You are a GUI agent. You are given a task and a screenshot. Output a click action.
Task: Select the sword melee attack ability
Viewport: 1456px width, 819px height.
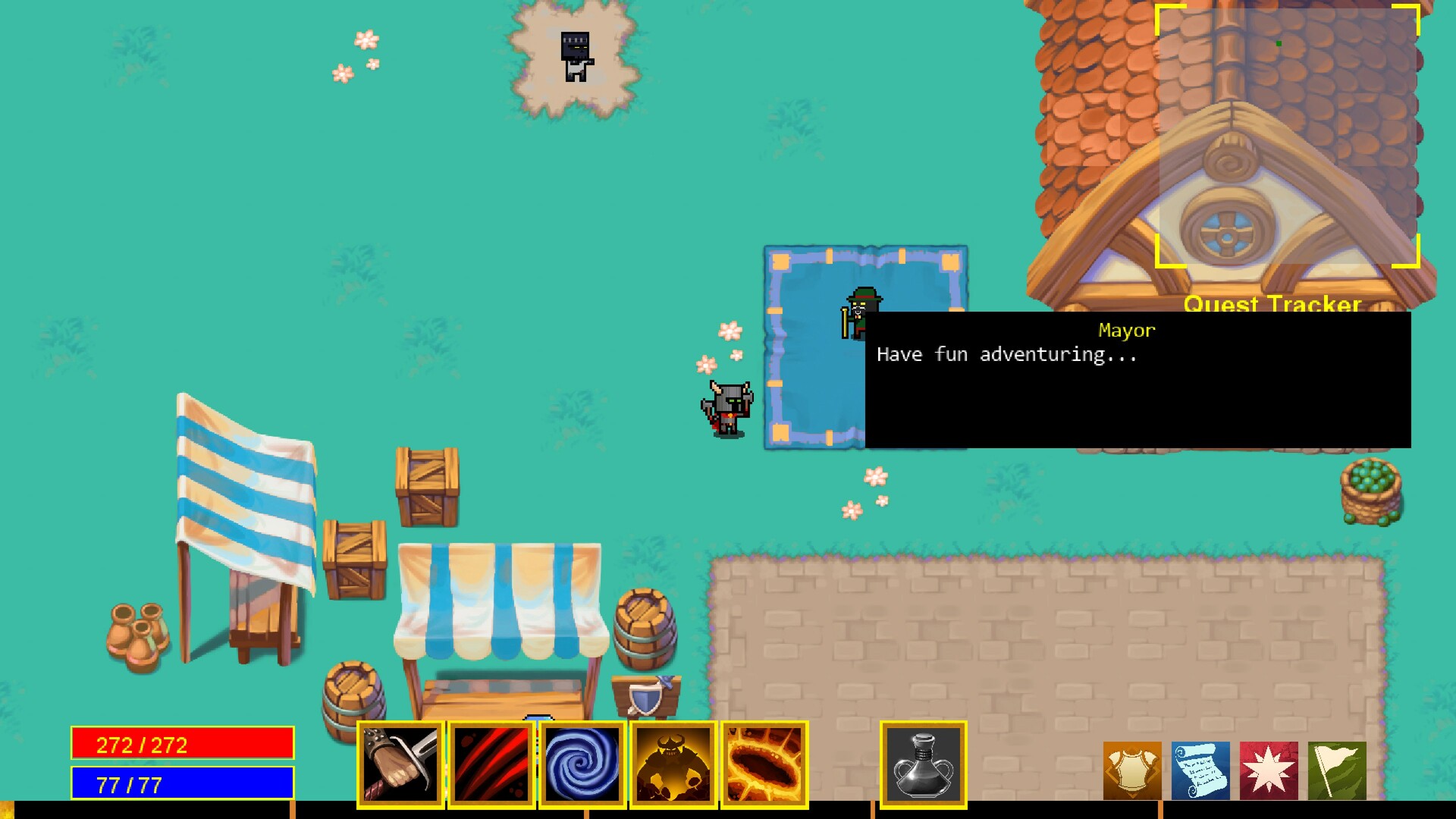[x=400, y=764]
